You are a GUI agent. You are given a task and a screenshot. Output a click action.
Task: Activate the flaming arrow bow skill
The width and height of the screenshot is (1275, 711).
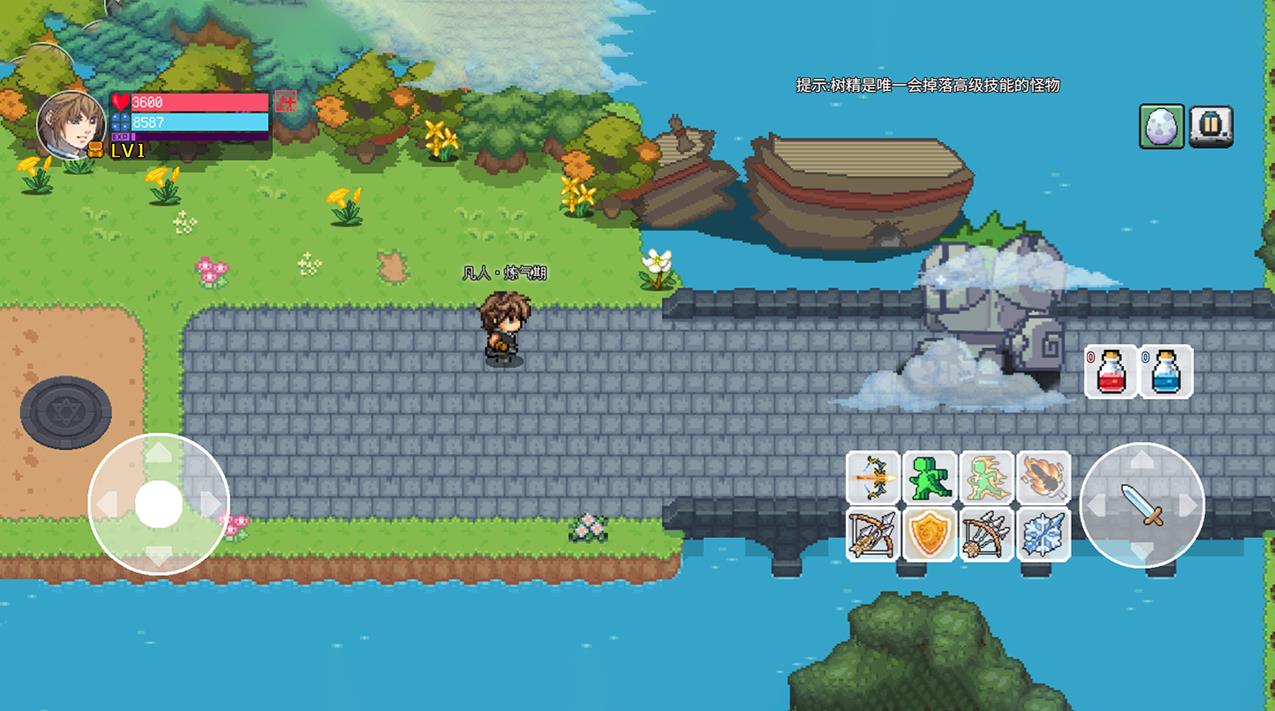(872, 478)
